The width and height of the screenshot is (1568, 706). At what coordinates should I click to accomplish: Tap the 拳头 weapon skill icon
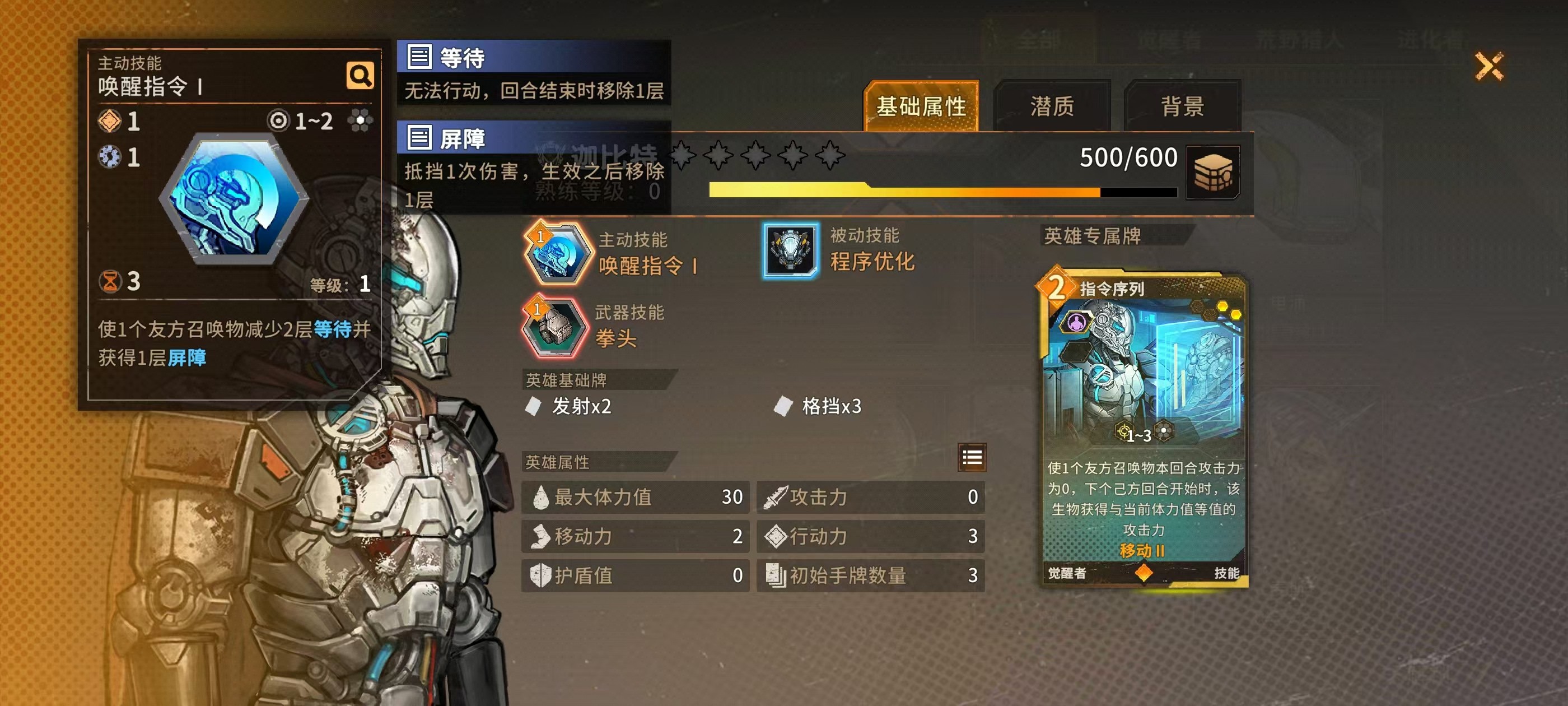pos(554,327)
